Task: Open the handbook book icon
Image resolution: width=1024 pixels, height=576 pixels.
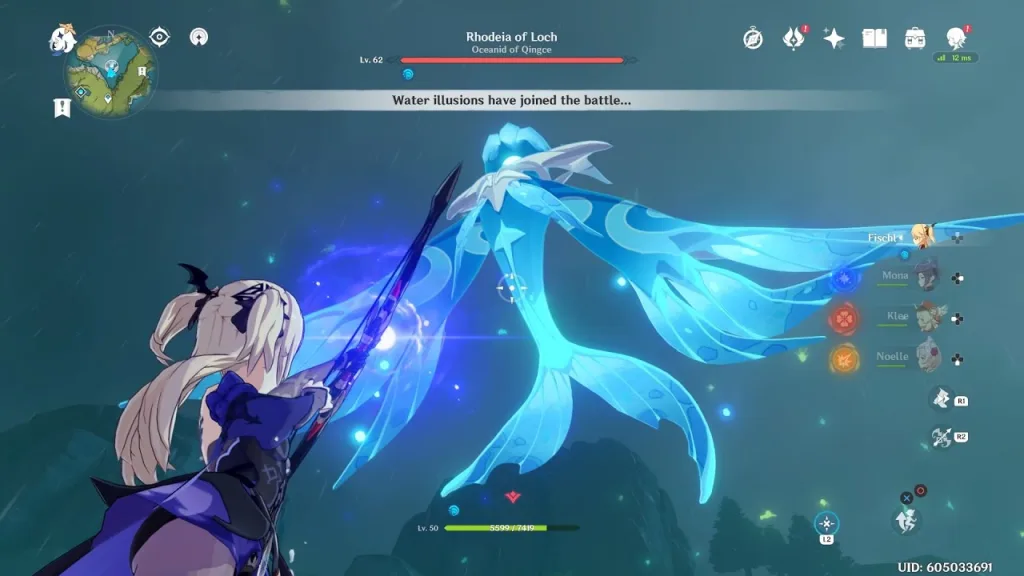Action: 875,39
